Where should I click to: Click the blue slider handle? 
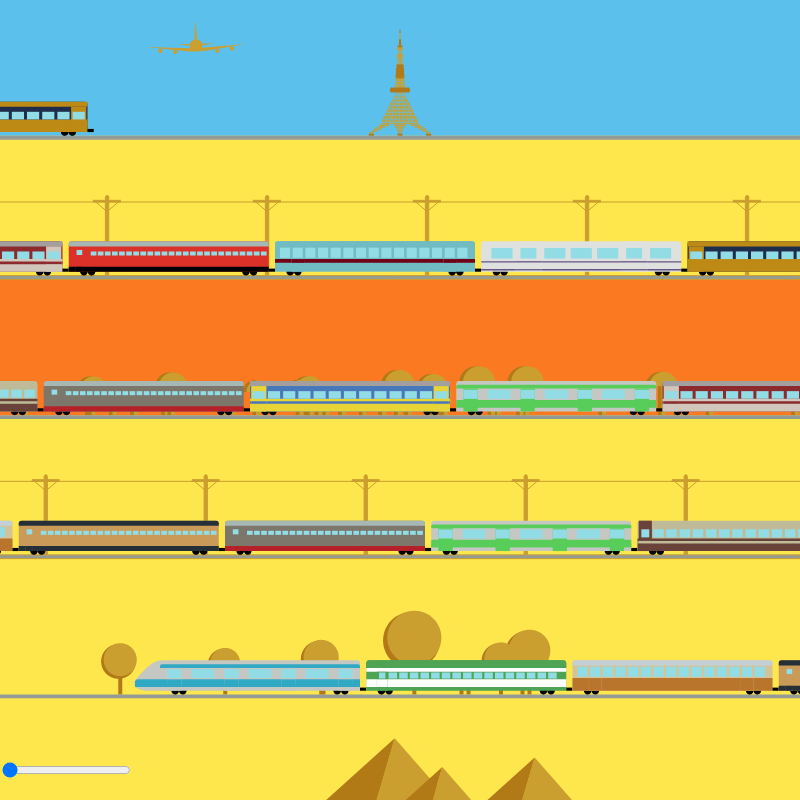coord(10,770)
